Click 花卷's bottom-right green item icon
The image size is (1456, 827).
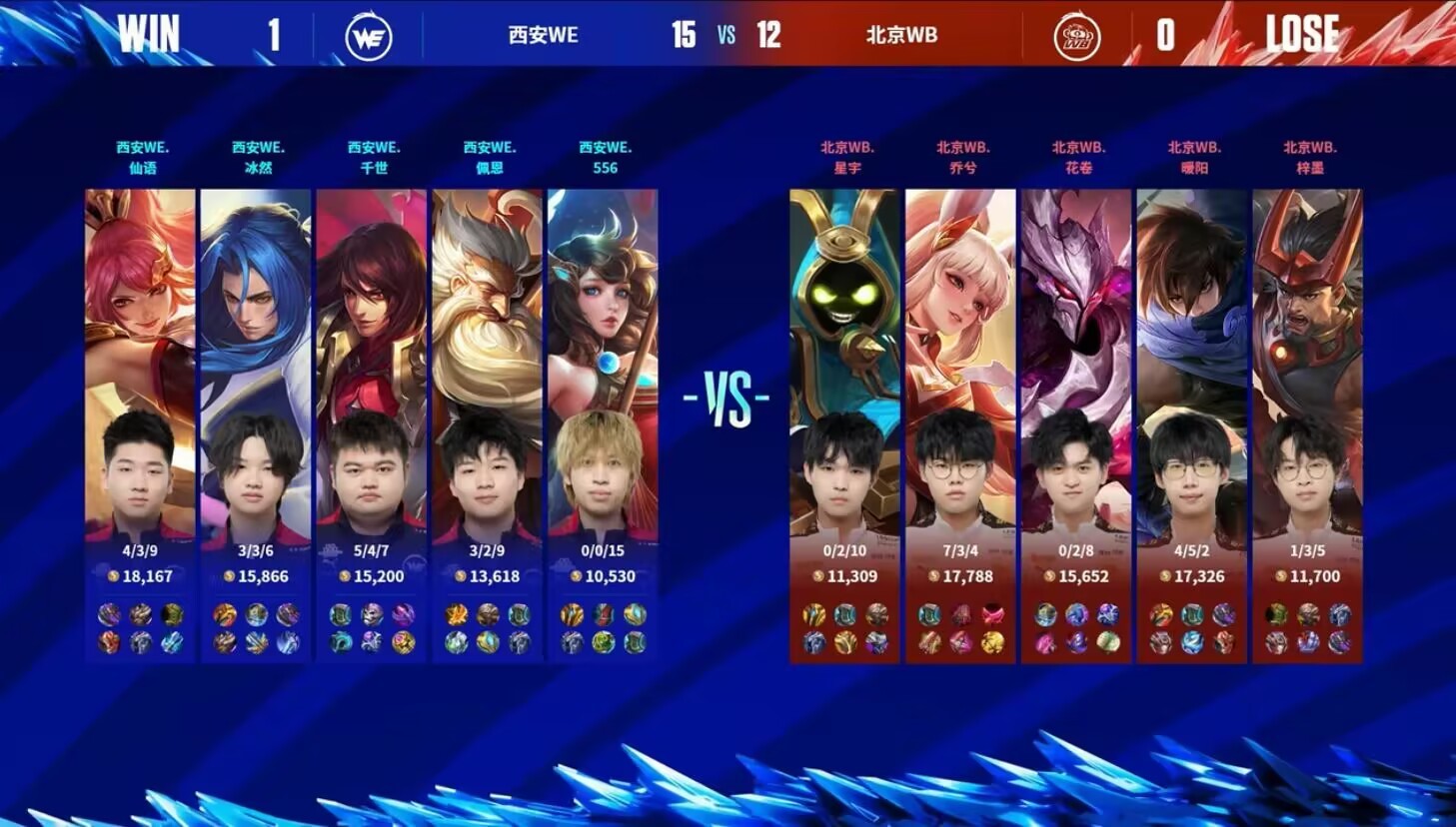click(x=1107, y=642)
